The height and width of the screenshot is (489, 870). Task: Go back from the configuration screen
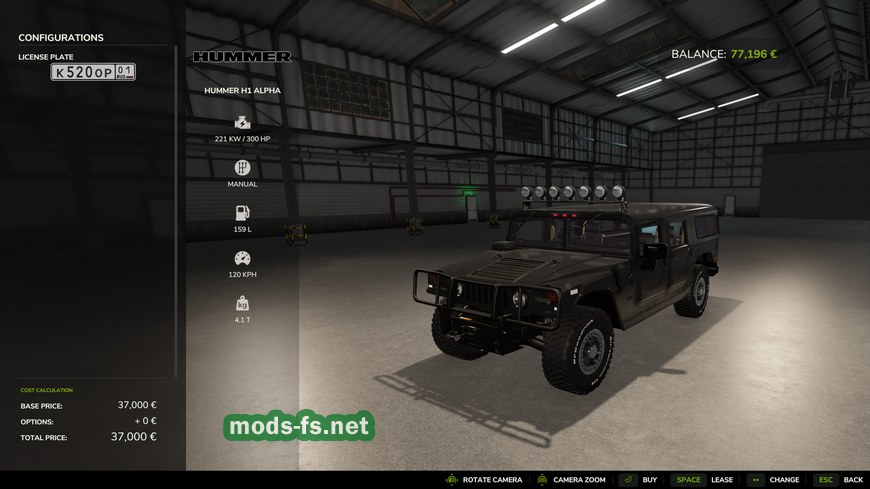coord(852,480)
